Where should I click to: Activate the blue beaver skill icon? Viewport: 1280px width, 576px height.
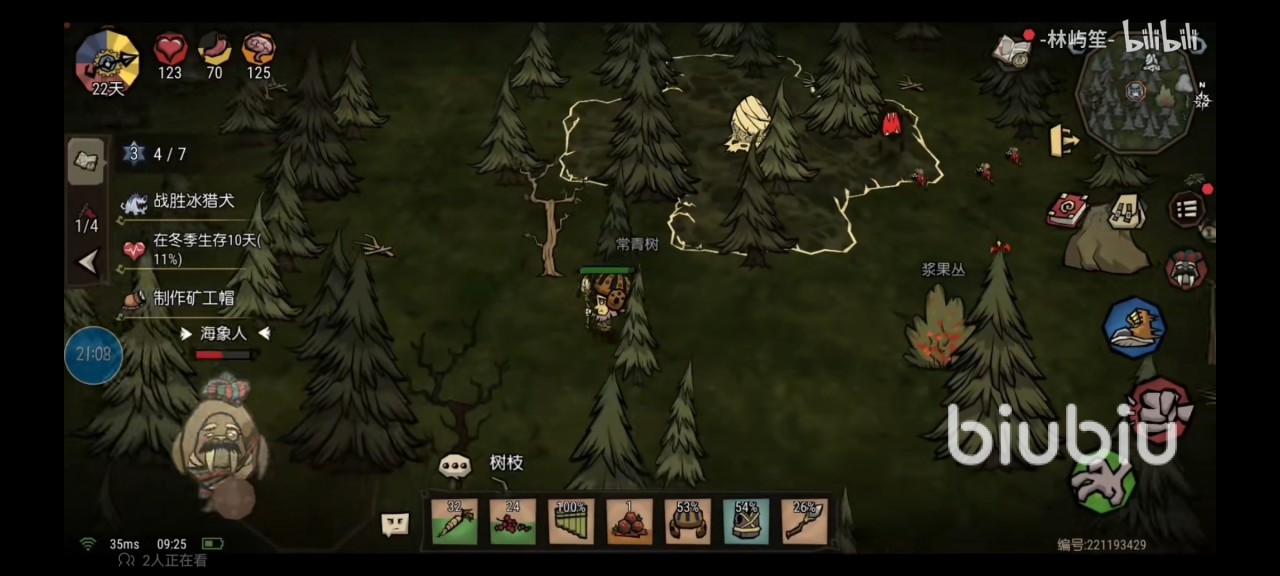click(1134, 328)
